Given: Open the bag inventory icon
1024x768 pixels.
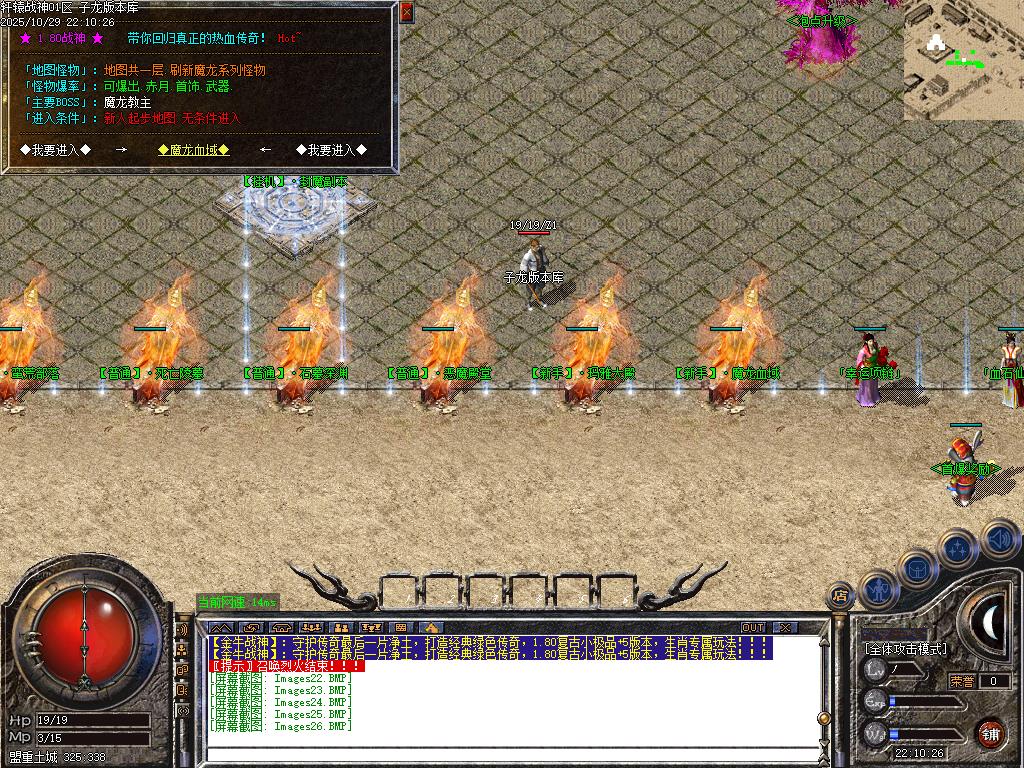Looking at the screenshot, I should (917, 568).
